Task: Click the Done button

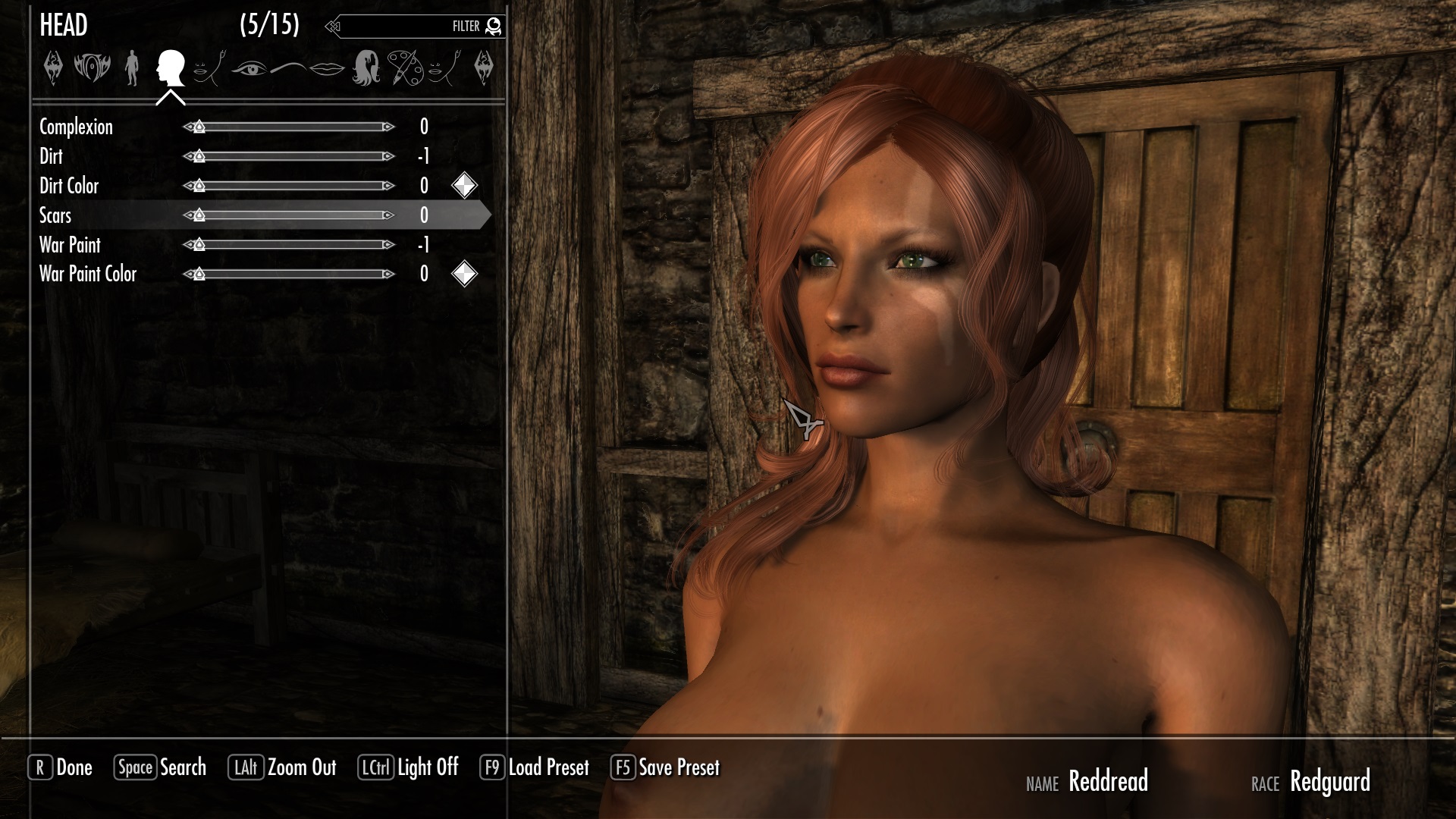Action: [x=61, y=767]
